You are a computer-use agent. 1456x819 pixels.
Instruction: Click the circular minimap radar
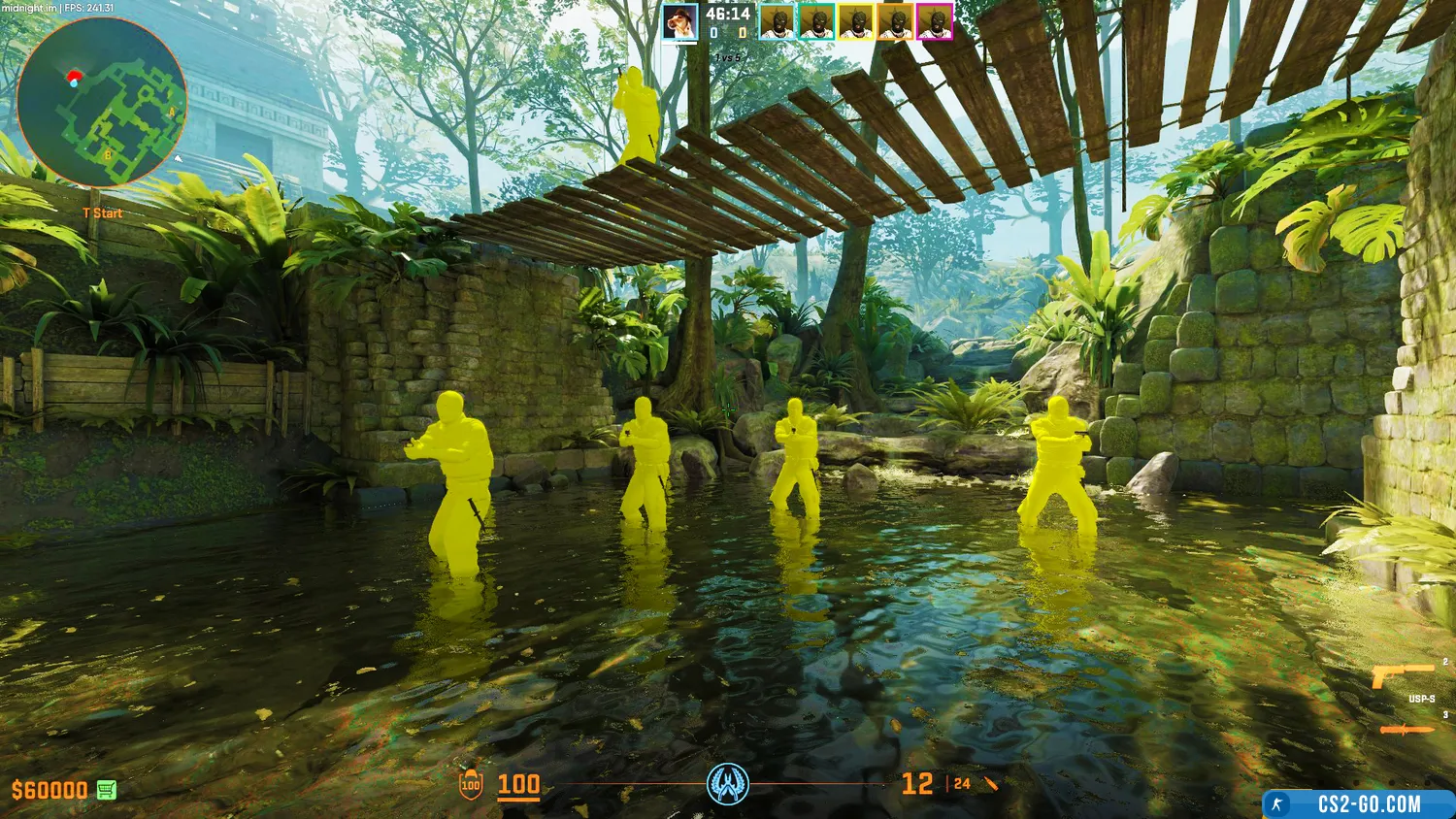102,103
